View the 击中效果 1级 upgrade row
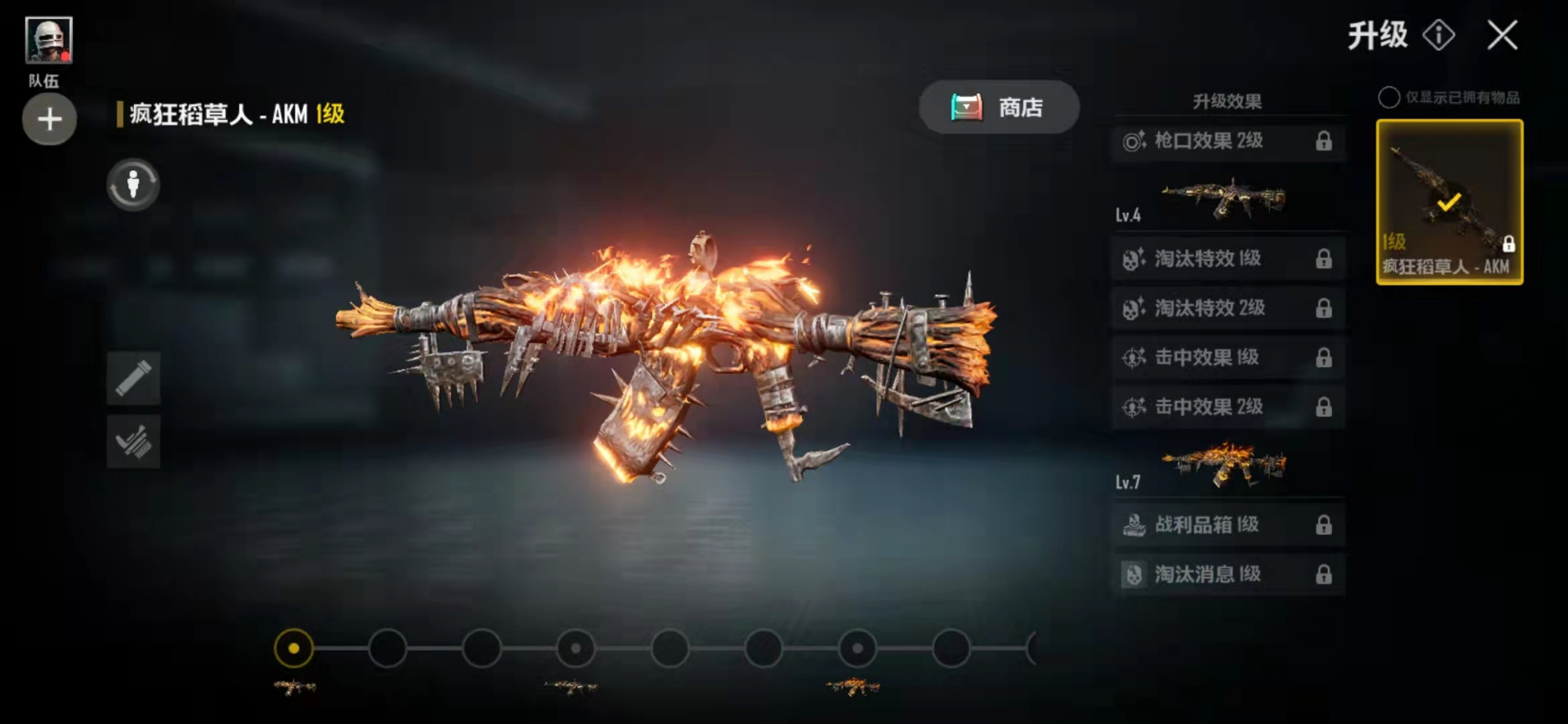 pyautogui.click(x=1228, y=358)
